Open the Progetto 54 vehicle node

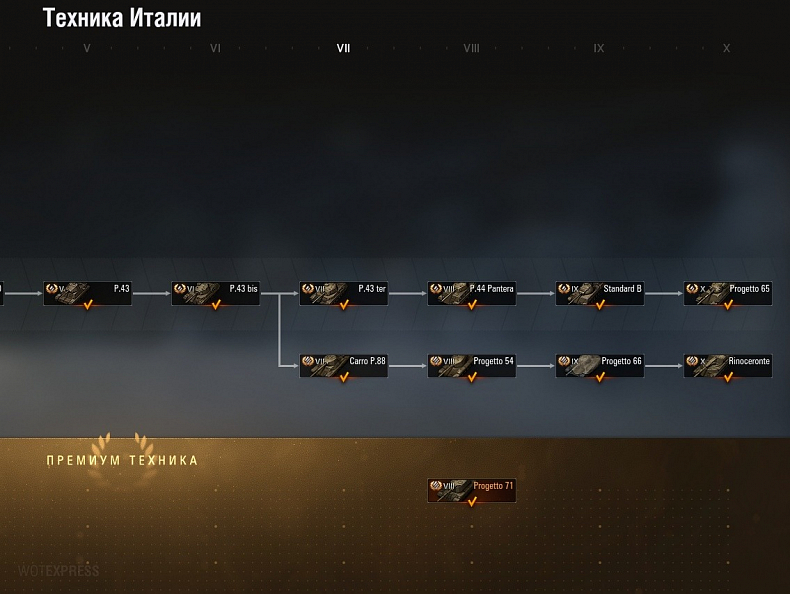coord(471,365)
